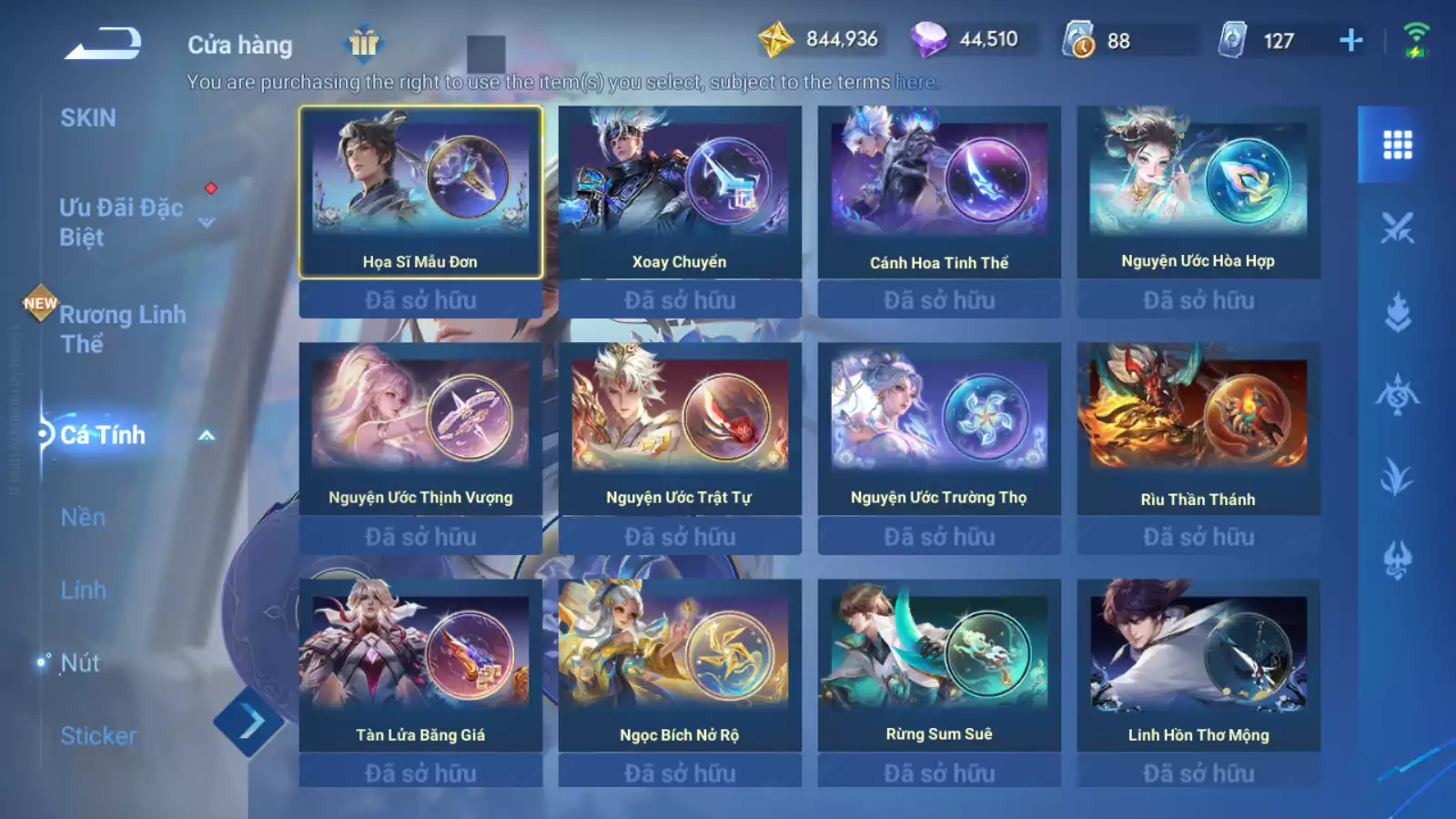Click Đã sở hữu under Họa Sĩ Mẫu Đơn

click(x=420, y=299)
